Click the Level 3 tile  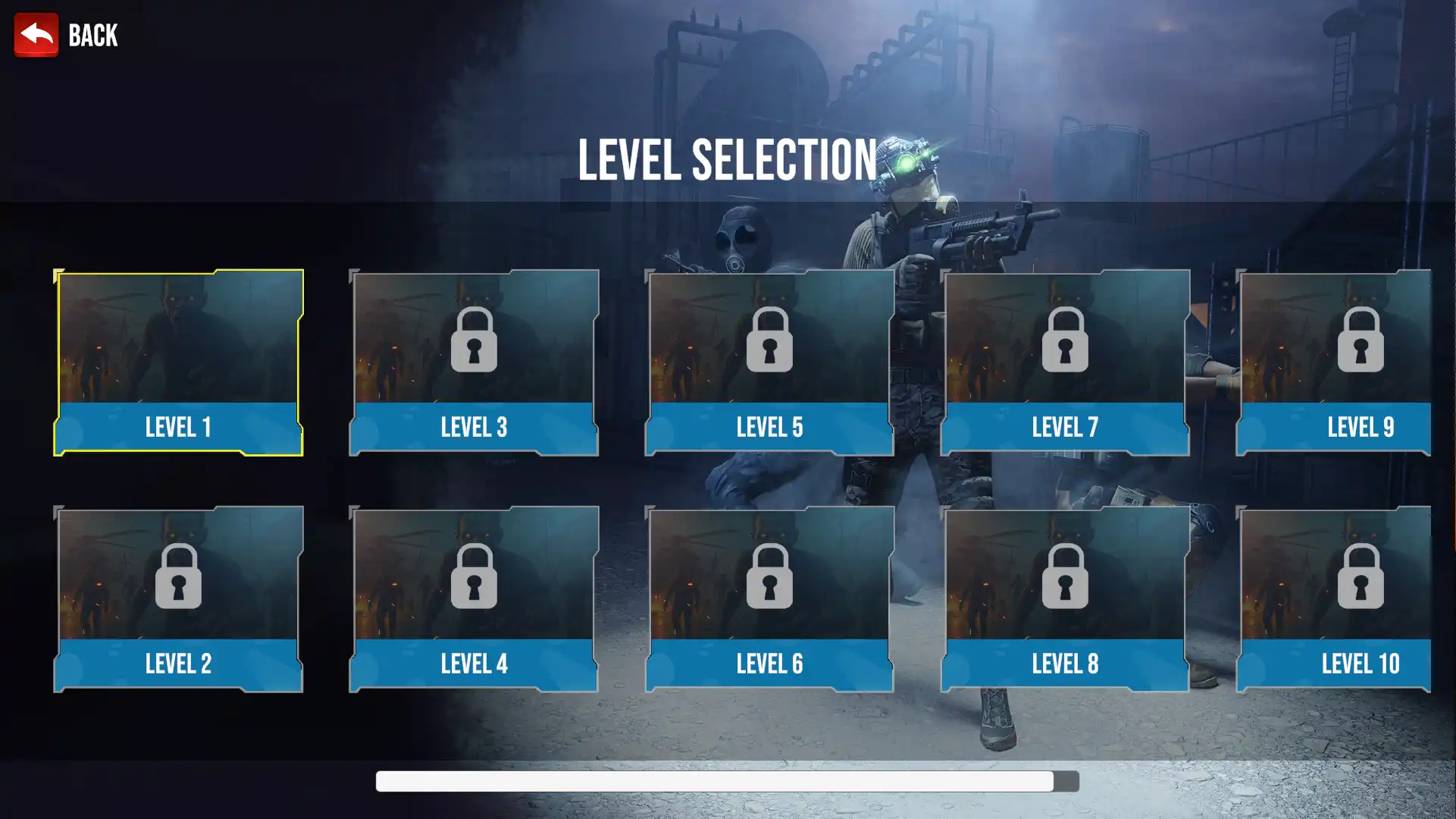(474, 362)
